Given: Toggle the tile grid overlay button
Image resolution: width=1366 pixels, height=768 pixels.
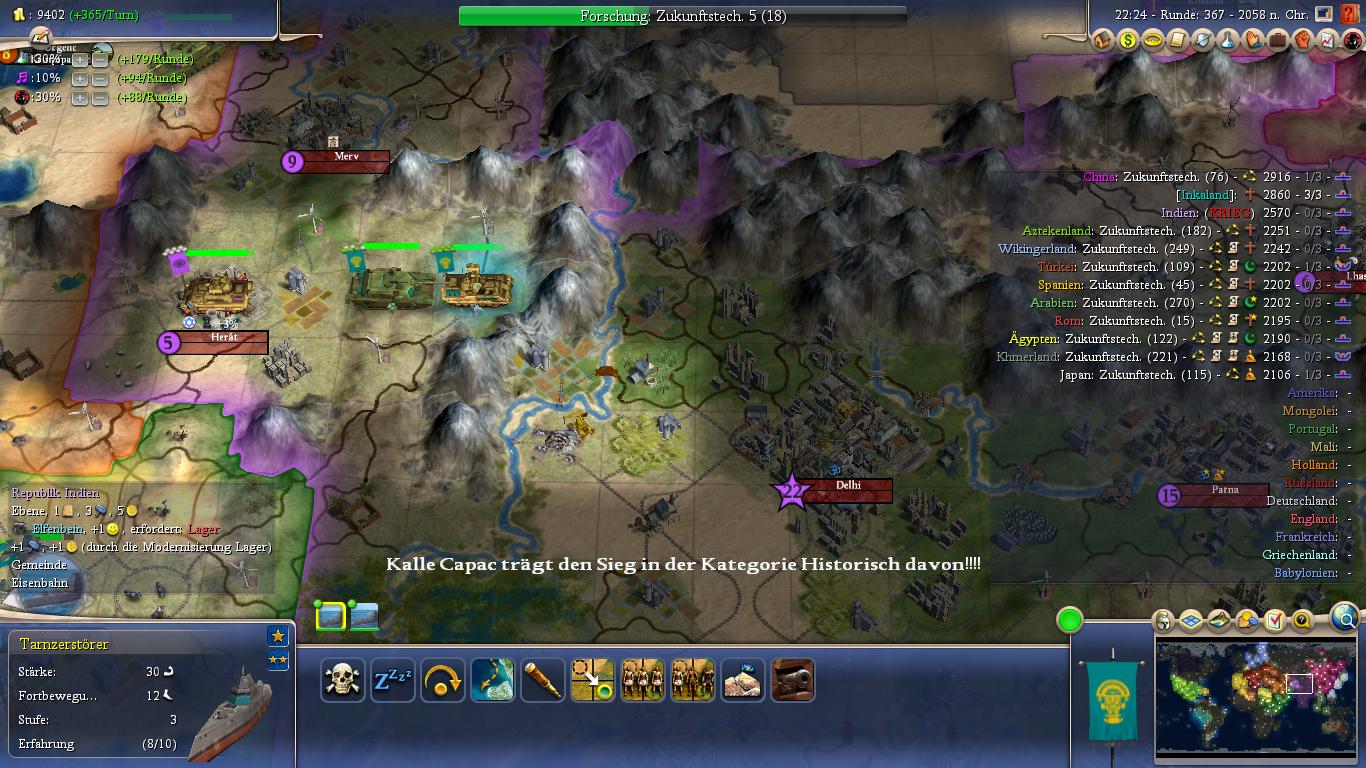Looking at the screenshot, I should pos(1190,621).
